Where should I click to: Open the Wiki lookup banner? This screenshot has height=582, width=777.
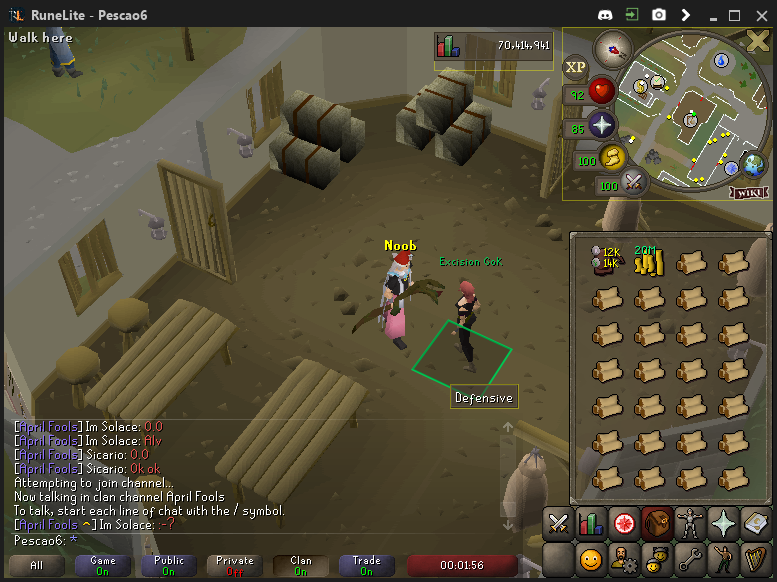(749, 191)
